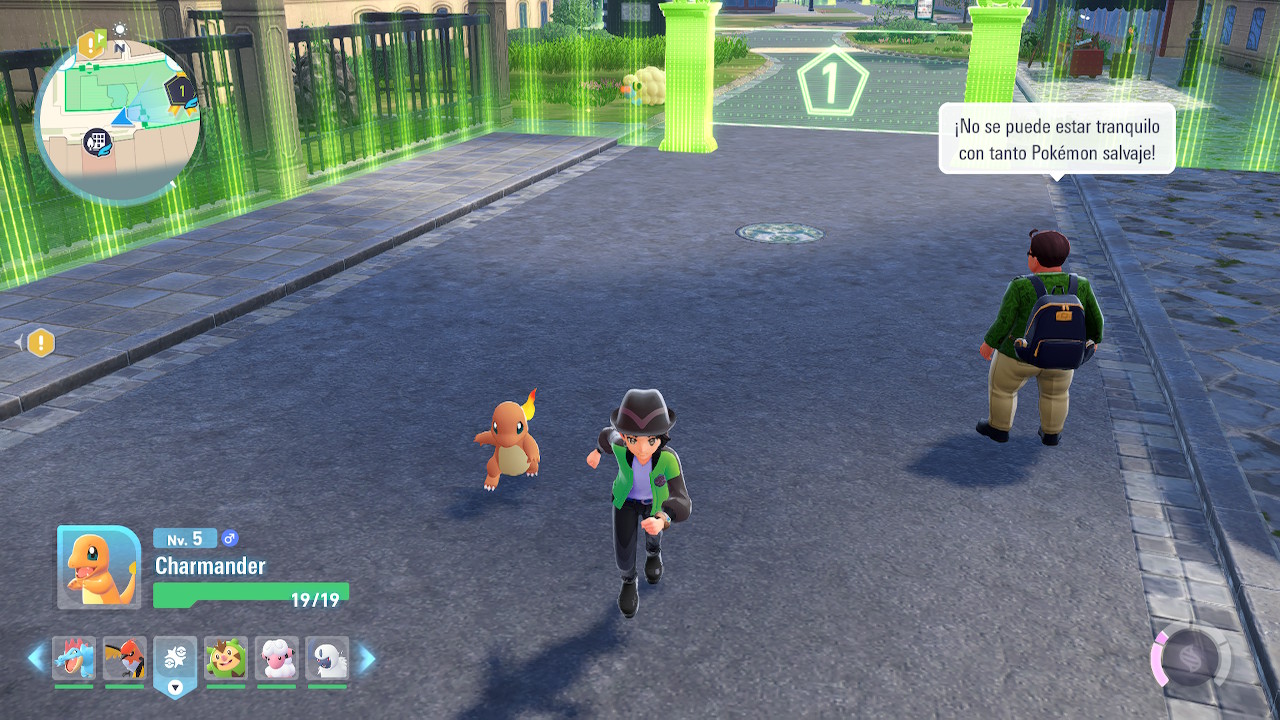This screenshot has height=720, width=1280.
Task: Click the building marker on the minimap
Action: pos(97,142)
